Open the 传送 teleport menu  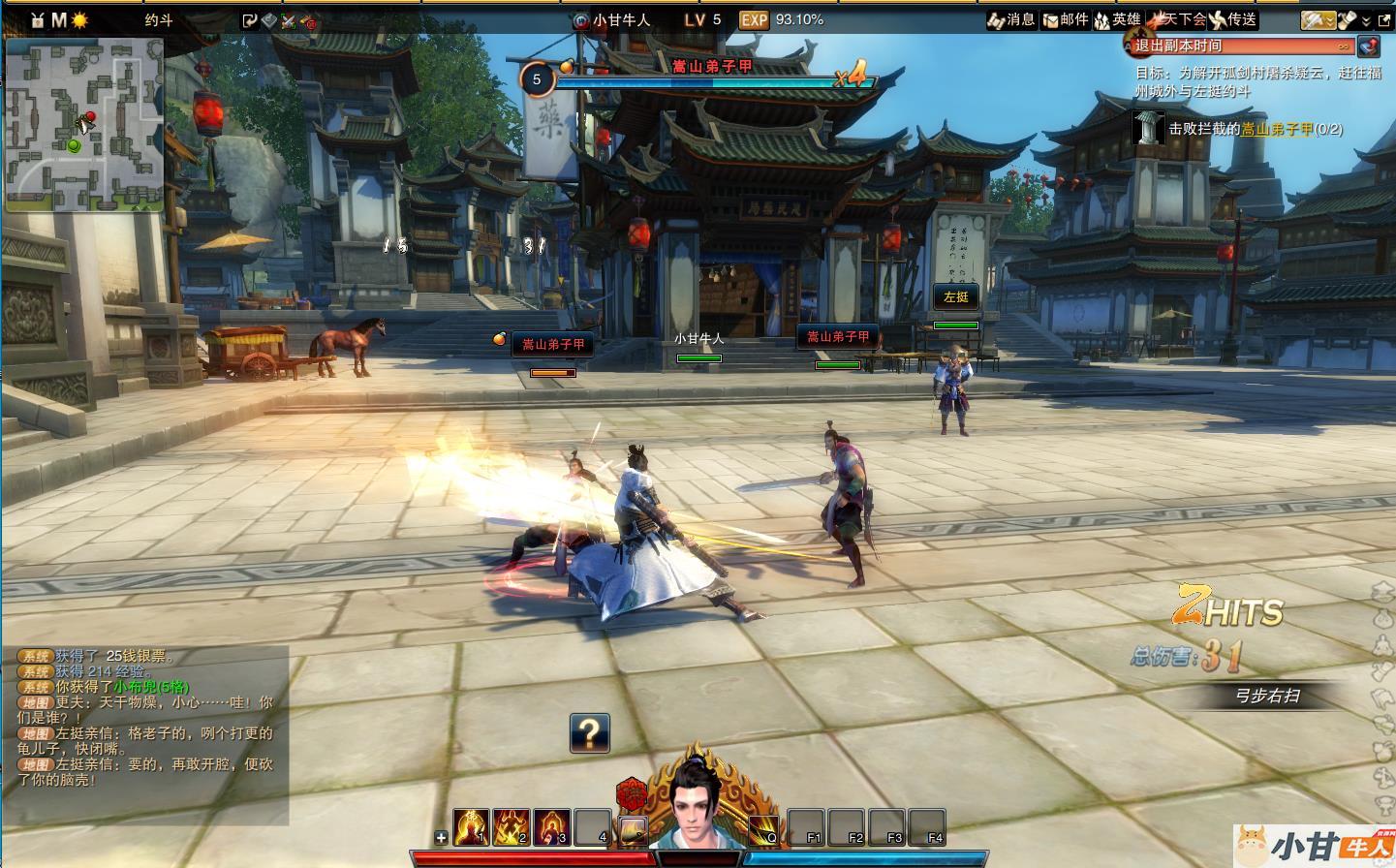coord(1232,19)
